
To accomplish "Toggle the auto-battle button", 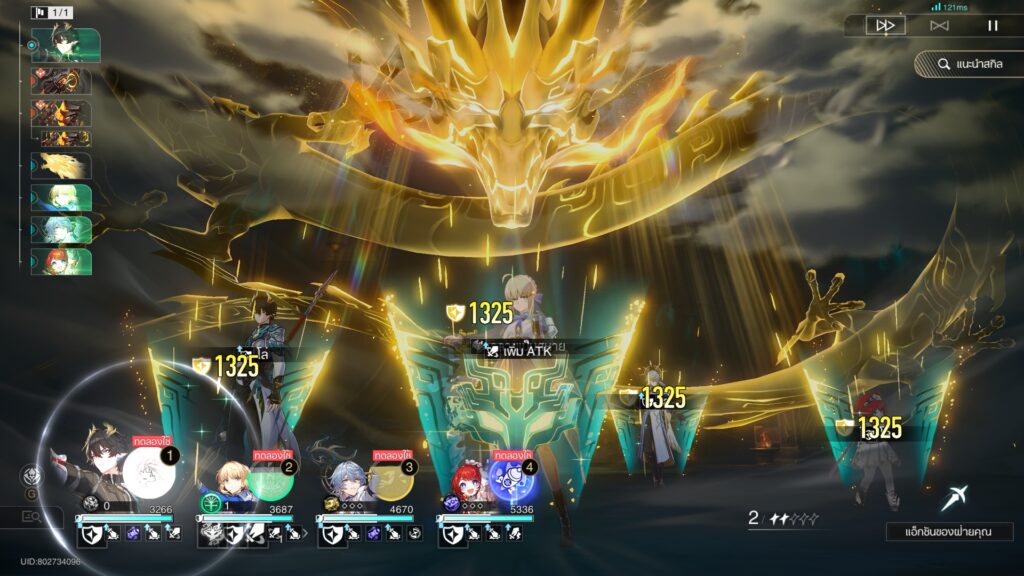I will click(939, 26).
